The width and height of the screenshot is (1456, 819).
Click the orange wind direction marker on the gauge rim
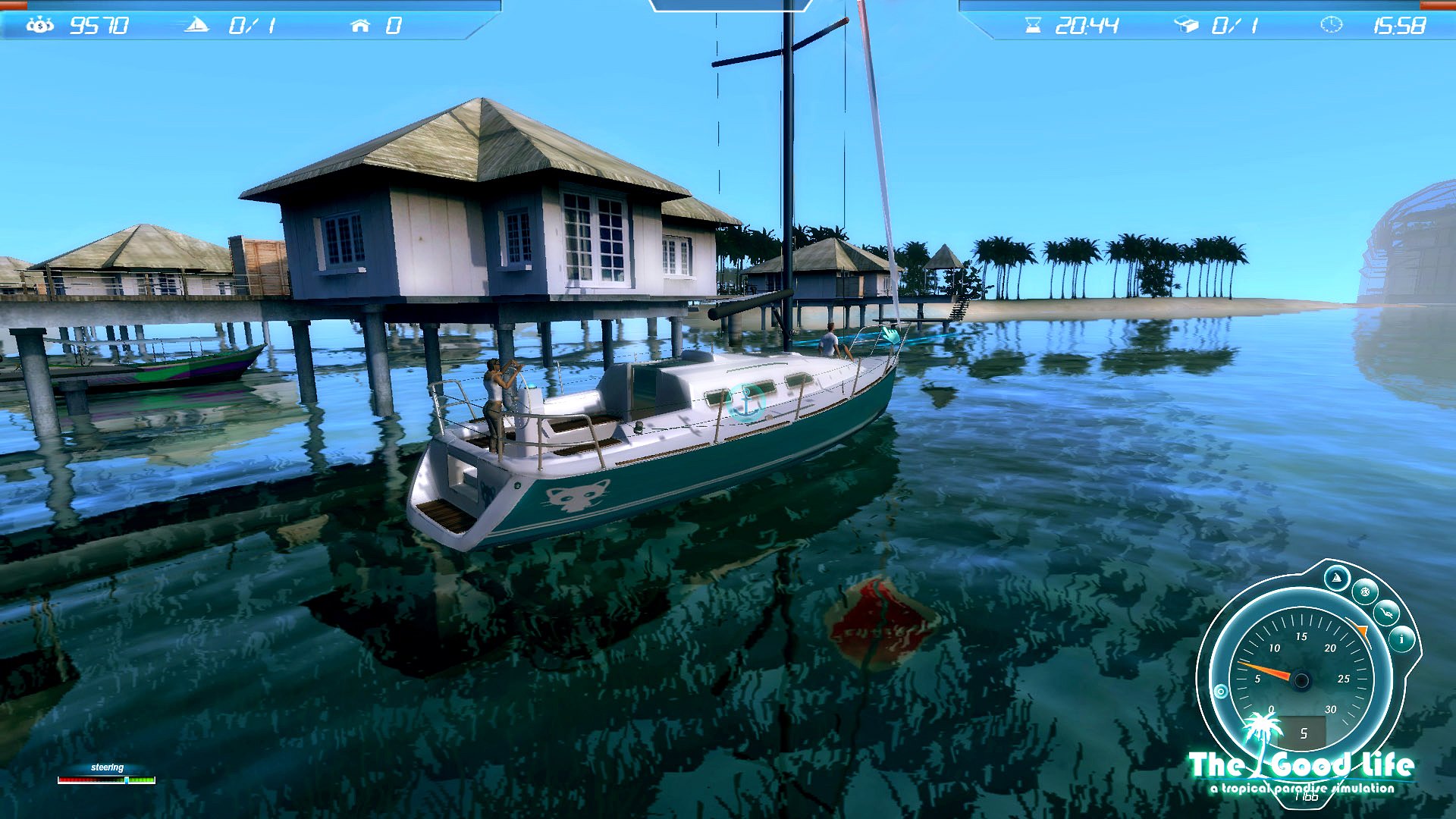click(1361, 629)
